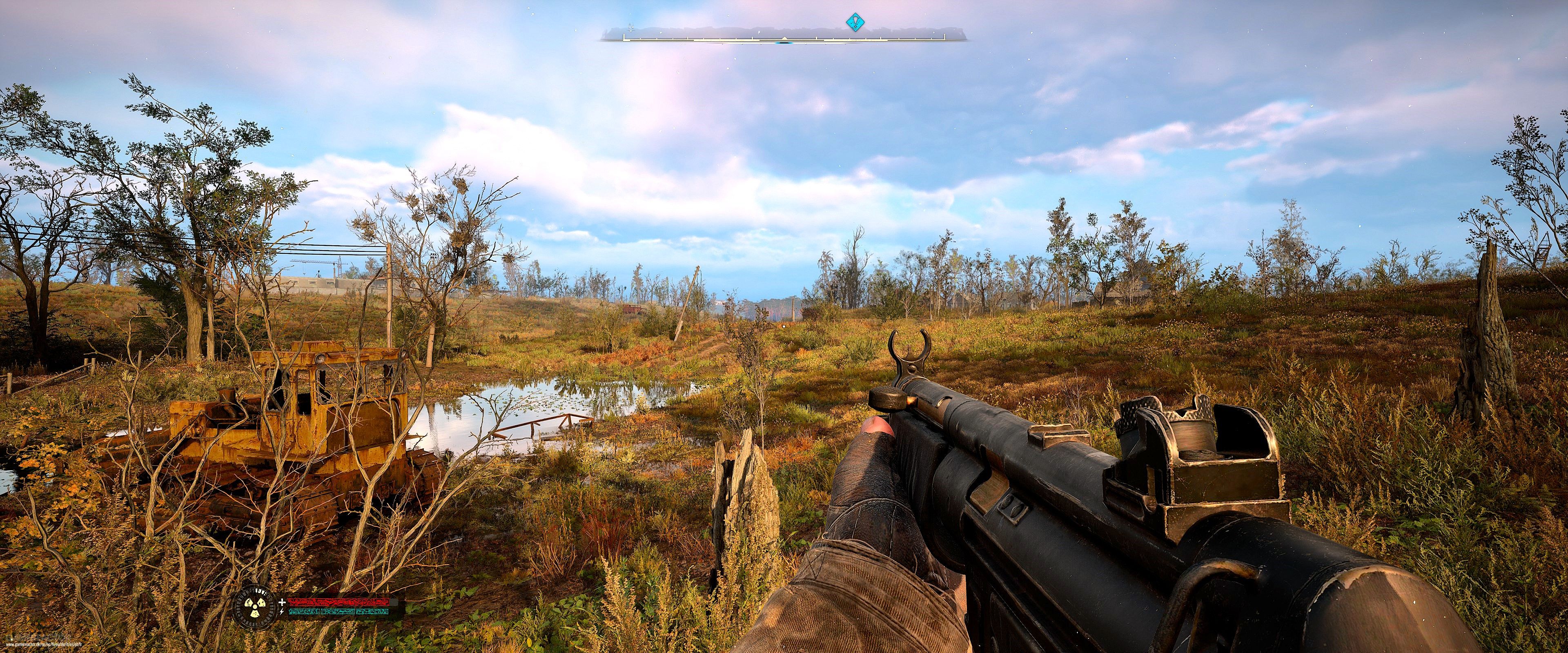This screenshot has width=1568, height=653.
Task: Click the small landmark icon left of the quest marker
Action: (x=759, y=32)
